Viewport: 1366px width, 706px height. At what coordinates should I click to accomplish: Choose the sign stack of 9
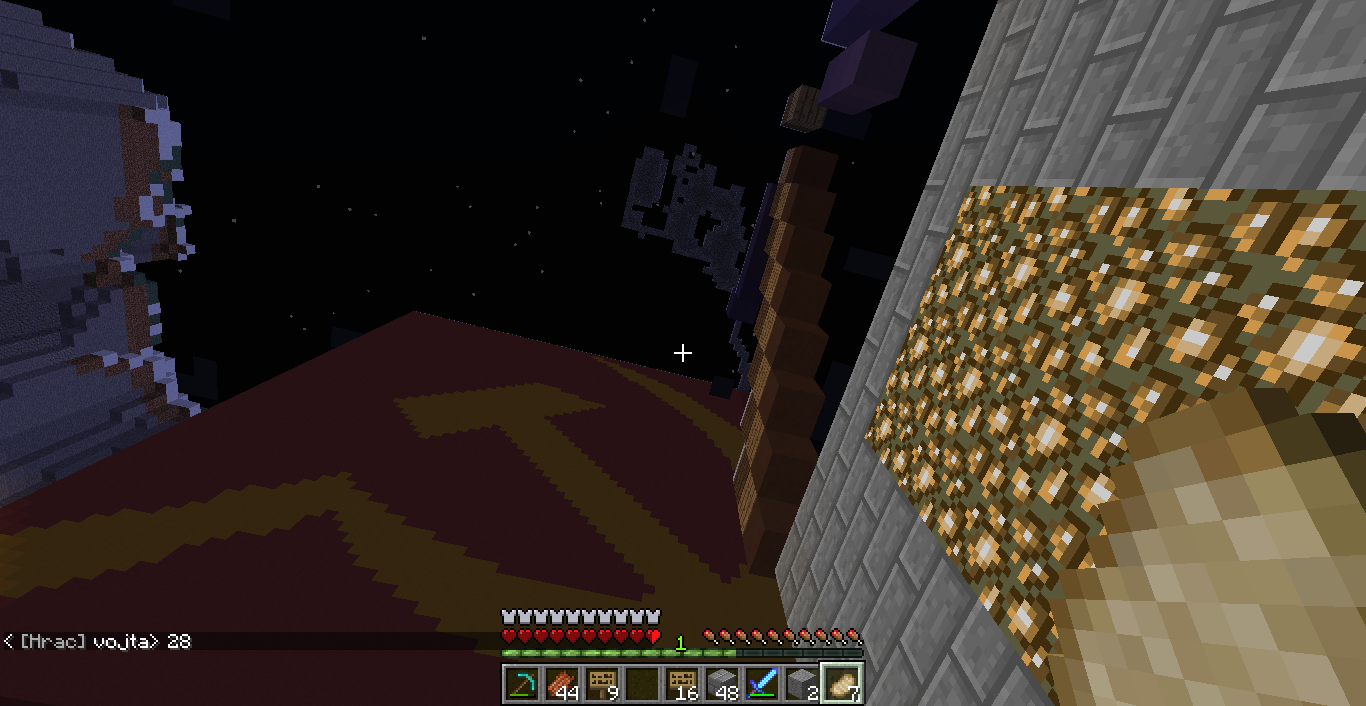click(602, 684)
